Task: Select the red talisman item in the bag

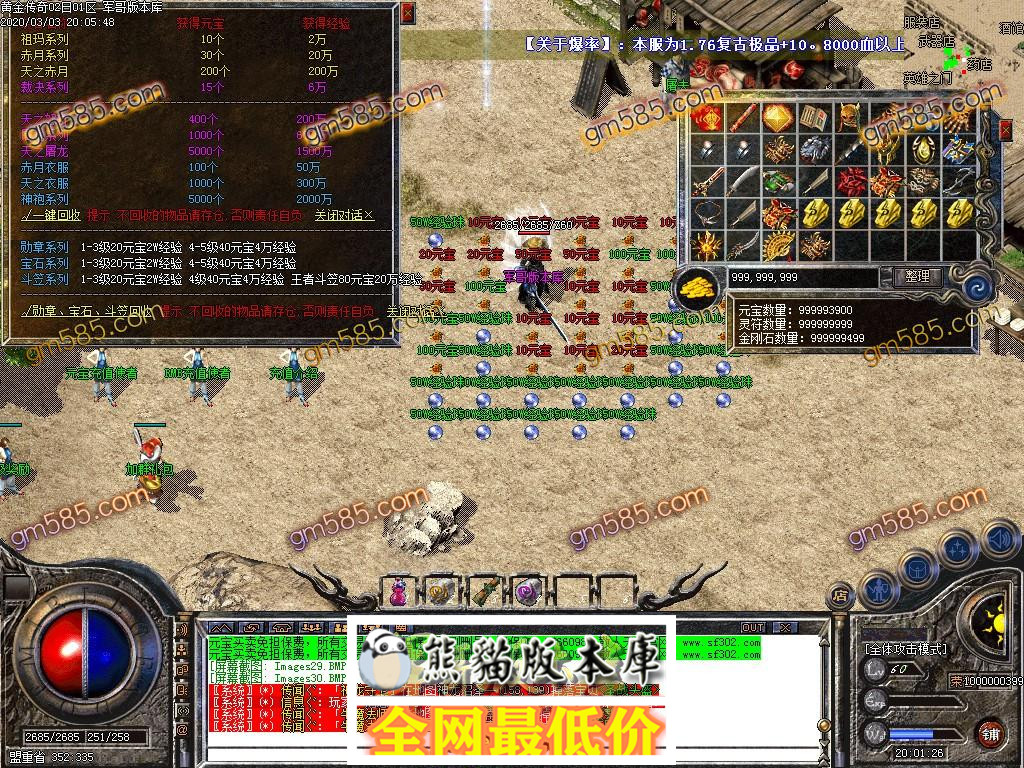Action: [705, 119]
